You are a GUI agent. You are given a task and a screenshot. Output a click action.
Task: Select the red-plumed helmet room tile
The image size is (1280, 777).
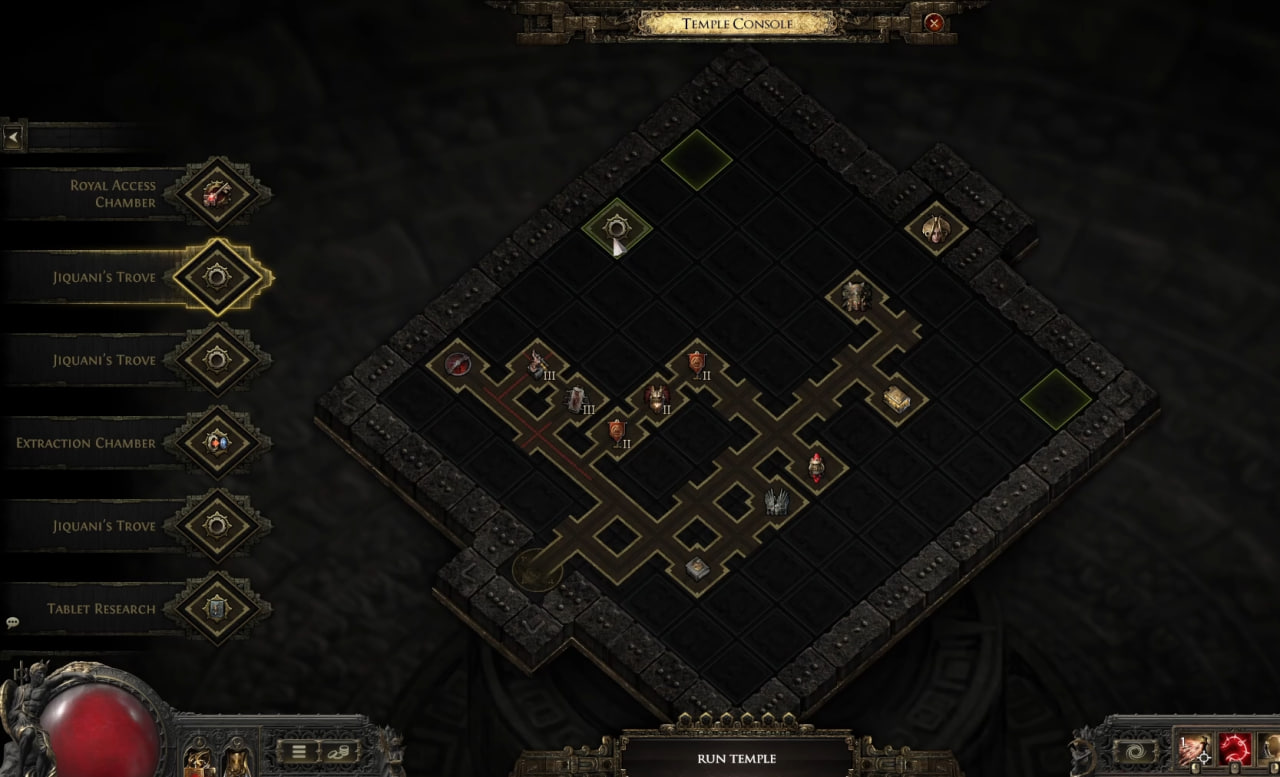[x=817, y=465]
